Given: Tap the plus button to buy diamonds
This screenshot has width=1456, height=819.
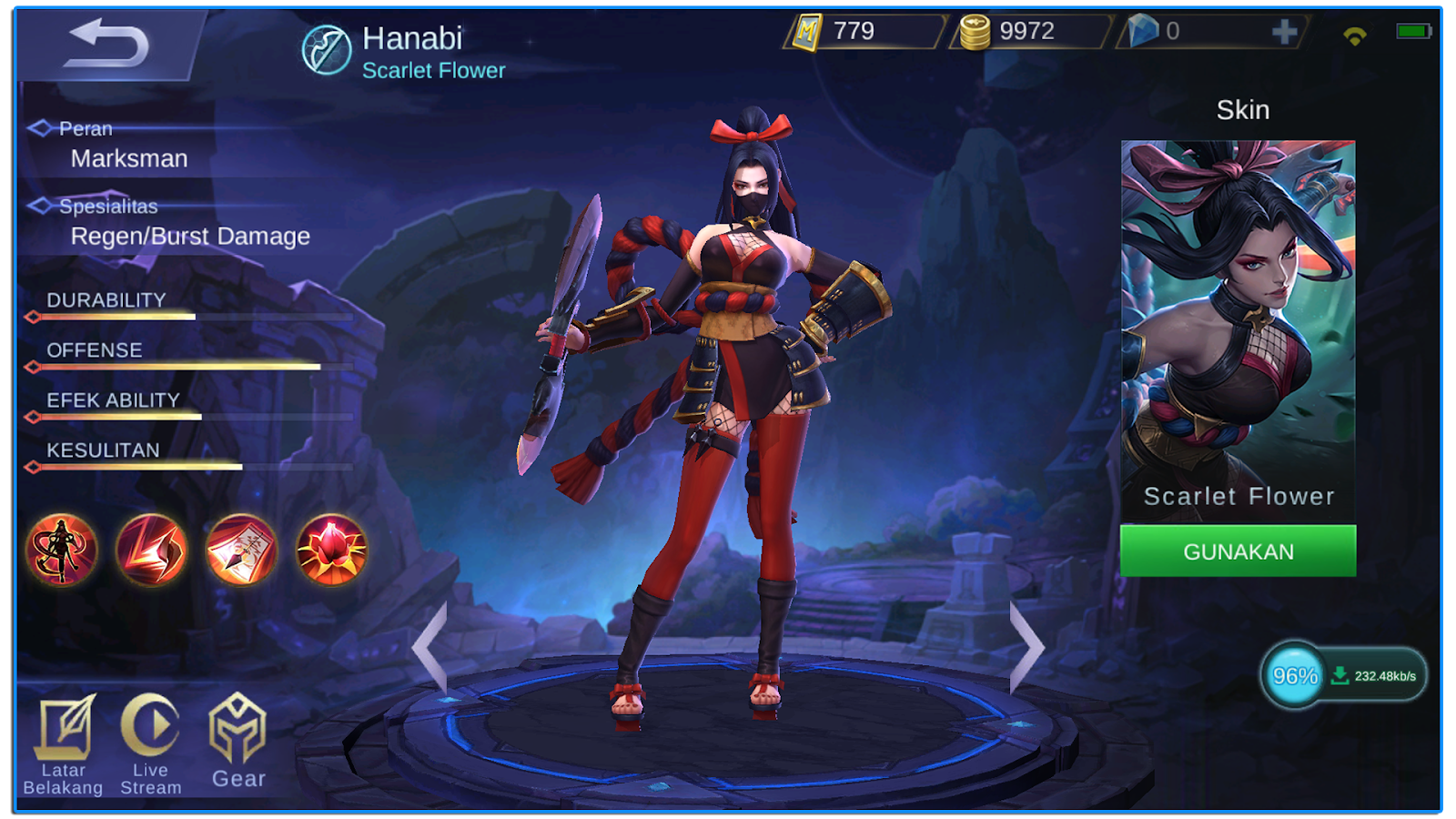Looking at the screenshot, I should pyautogui.click(x=1285, y=33).
